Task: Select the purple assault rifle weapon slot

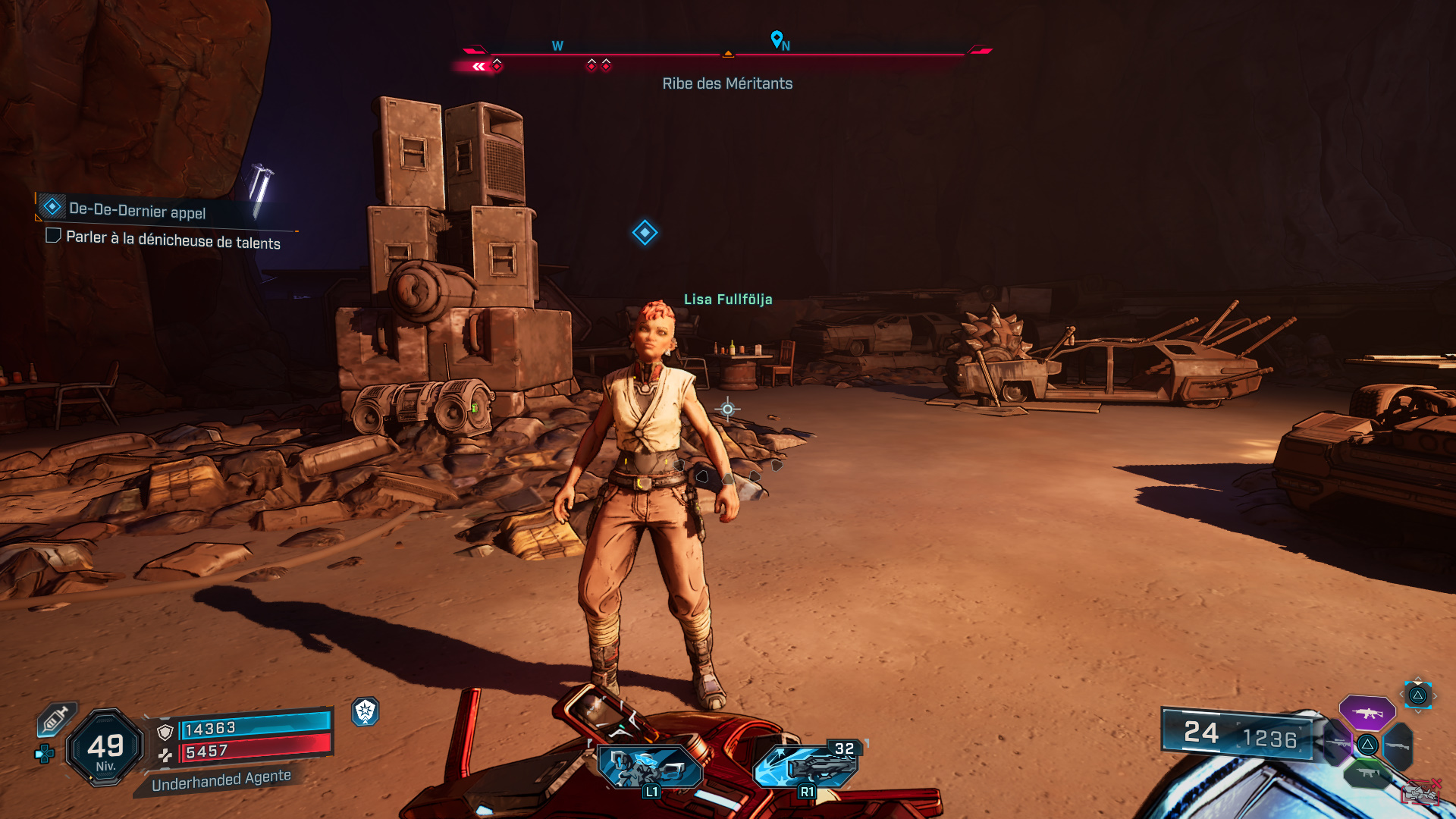Action: [x=1367, y=713]
